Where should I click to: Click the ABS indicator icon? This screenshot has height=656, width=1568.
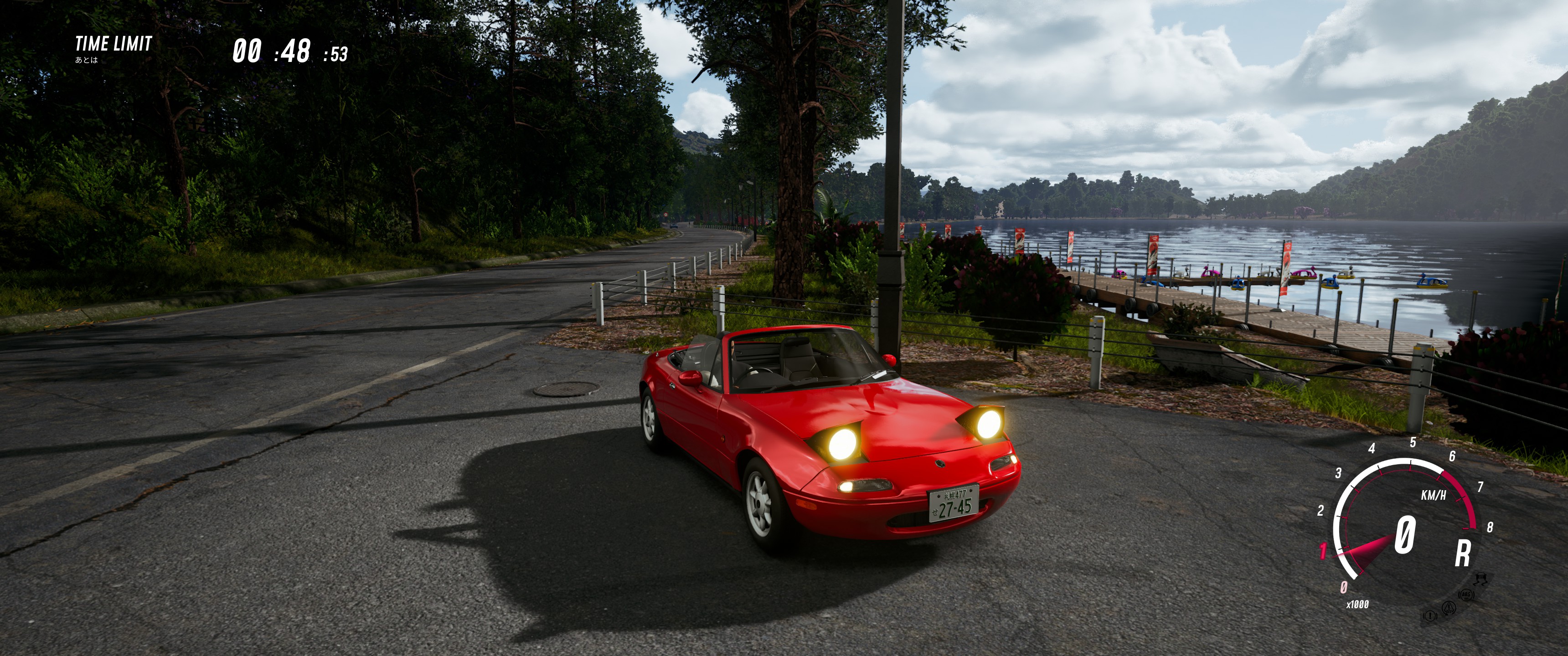click(x=1466, y=594)
